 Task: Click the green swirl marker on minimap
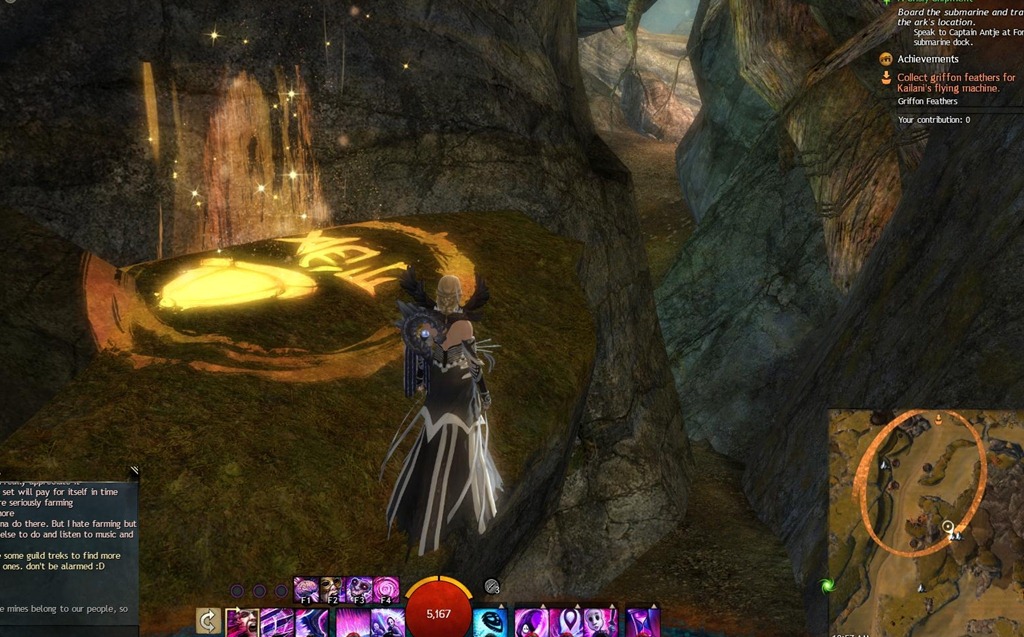pos(827,585)
